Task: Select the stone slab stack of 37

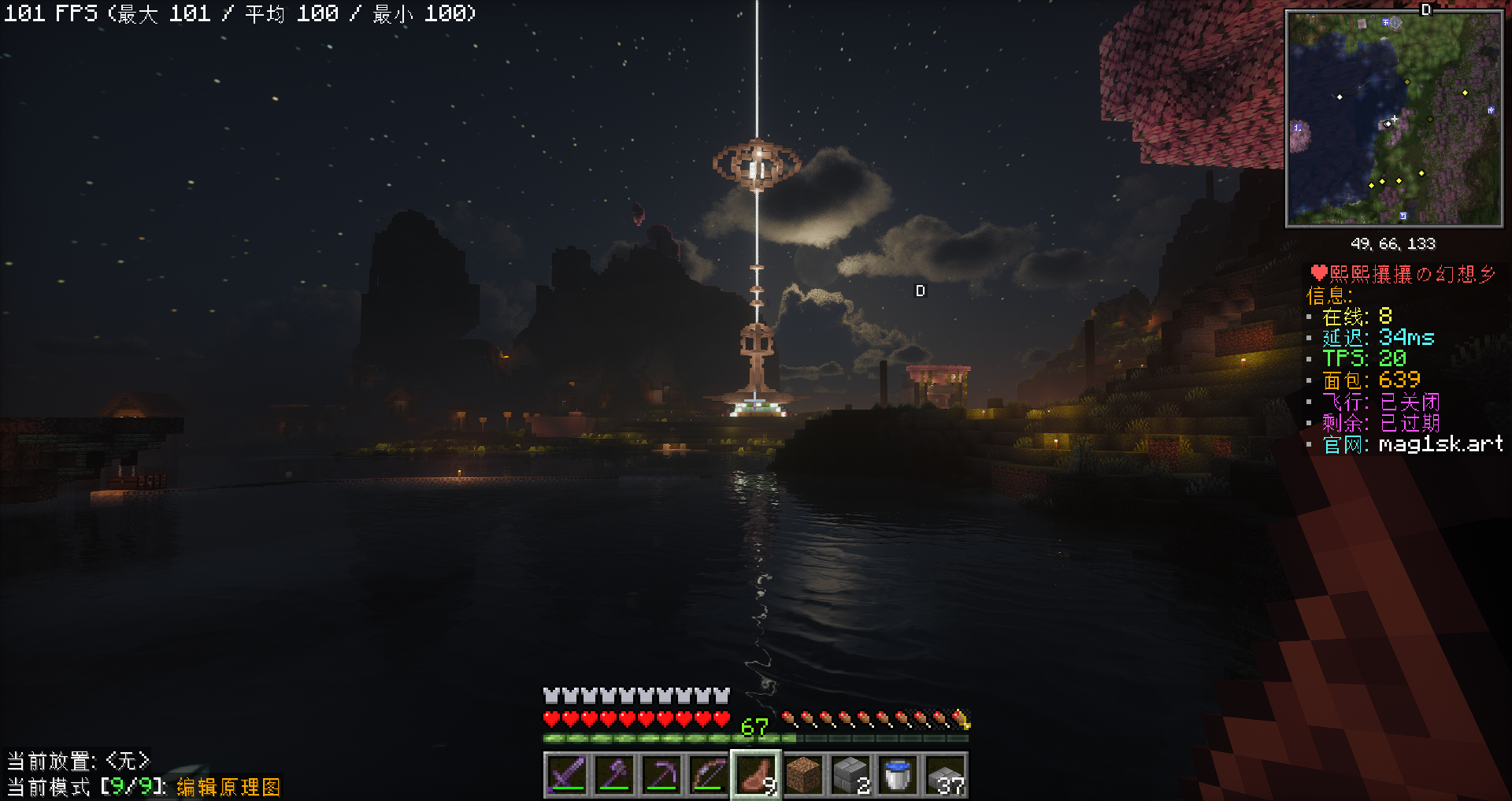Action: click(945, 775)
